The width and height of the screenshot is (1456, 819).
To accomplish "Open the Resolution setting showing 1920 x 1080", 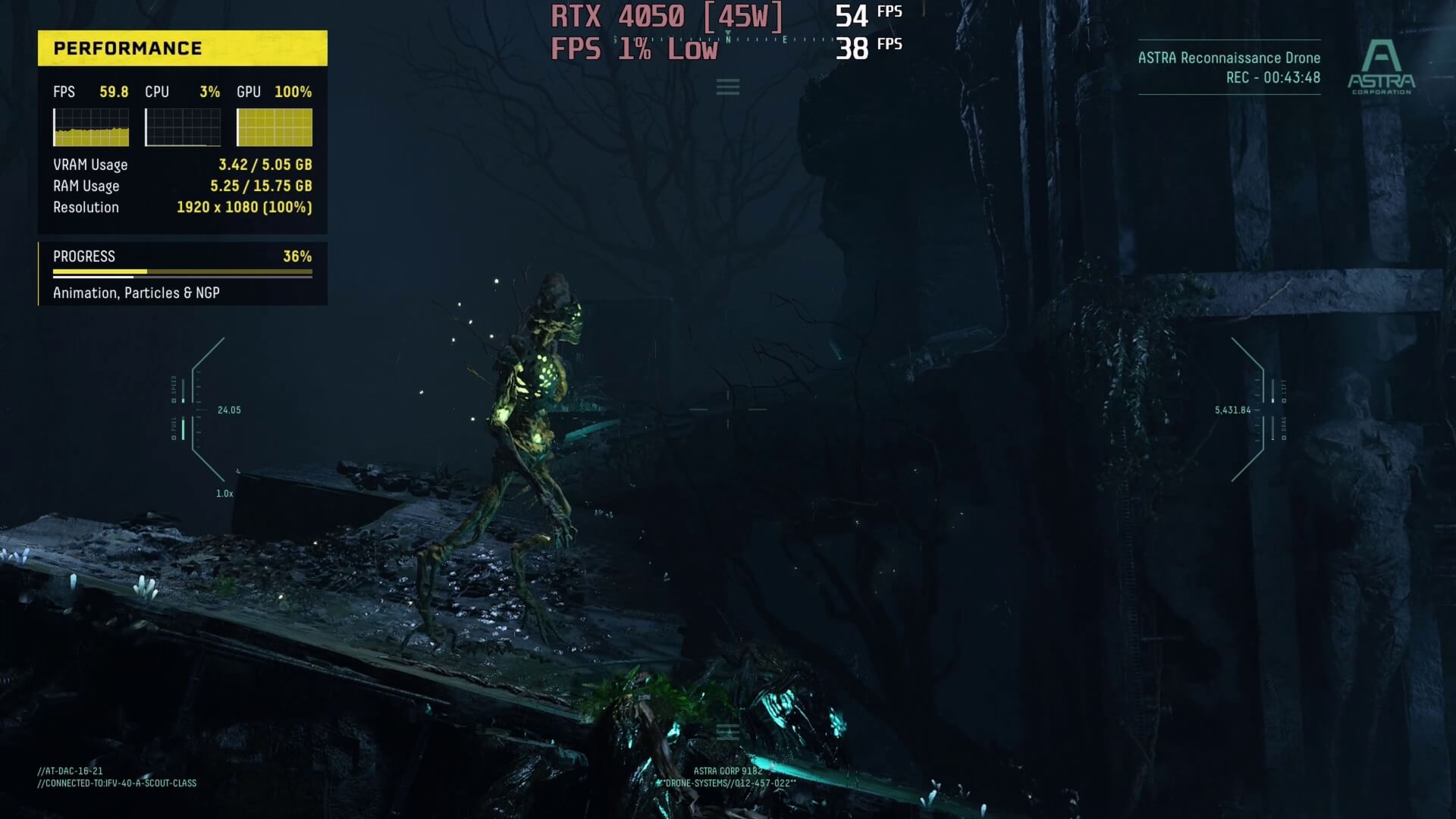I will (x=243, y=206).
